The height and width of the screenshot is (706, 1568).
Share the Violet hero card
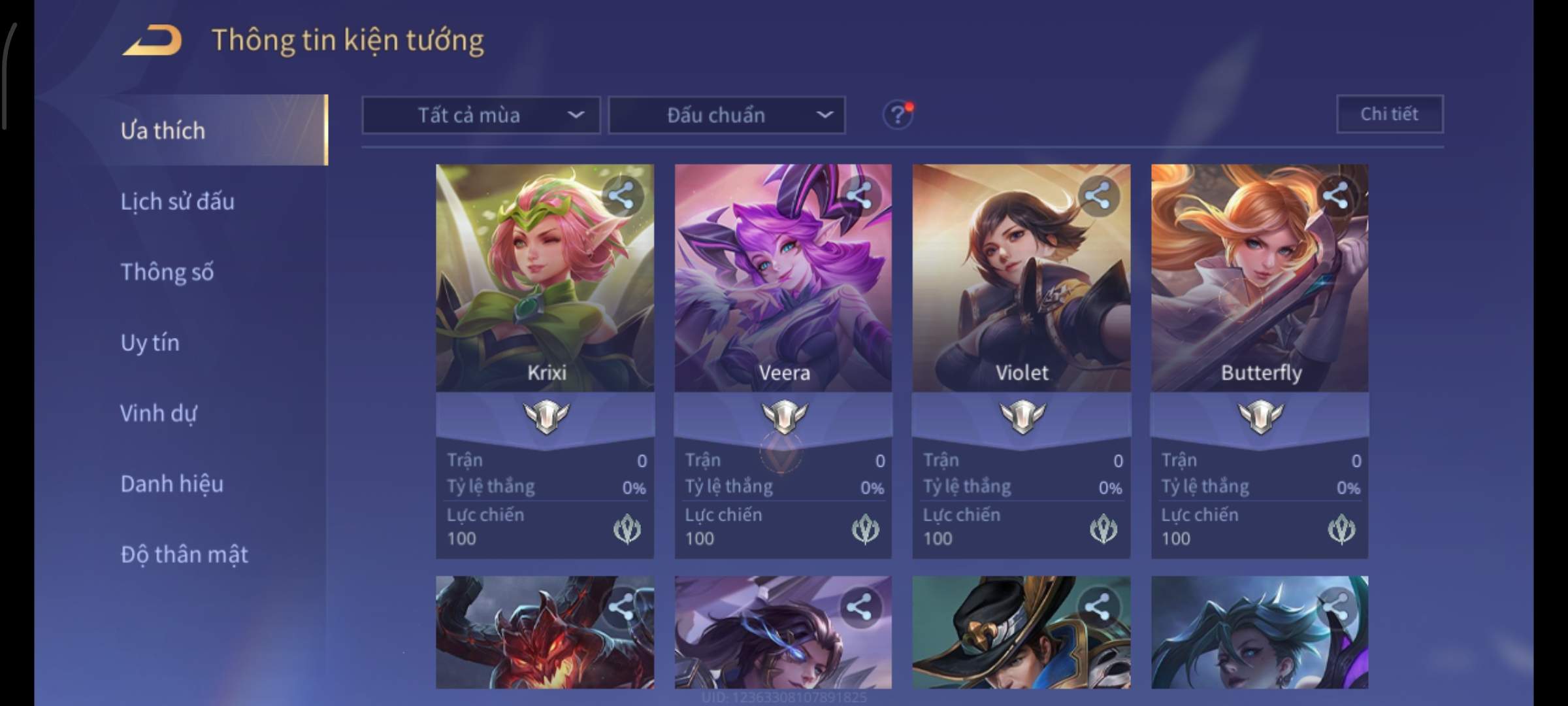[x=1098, y=195]
